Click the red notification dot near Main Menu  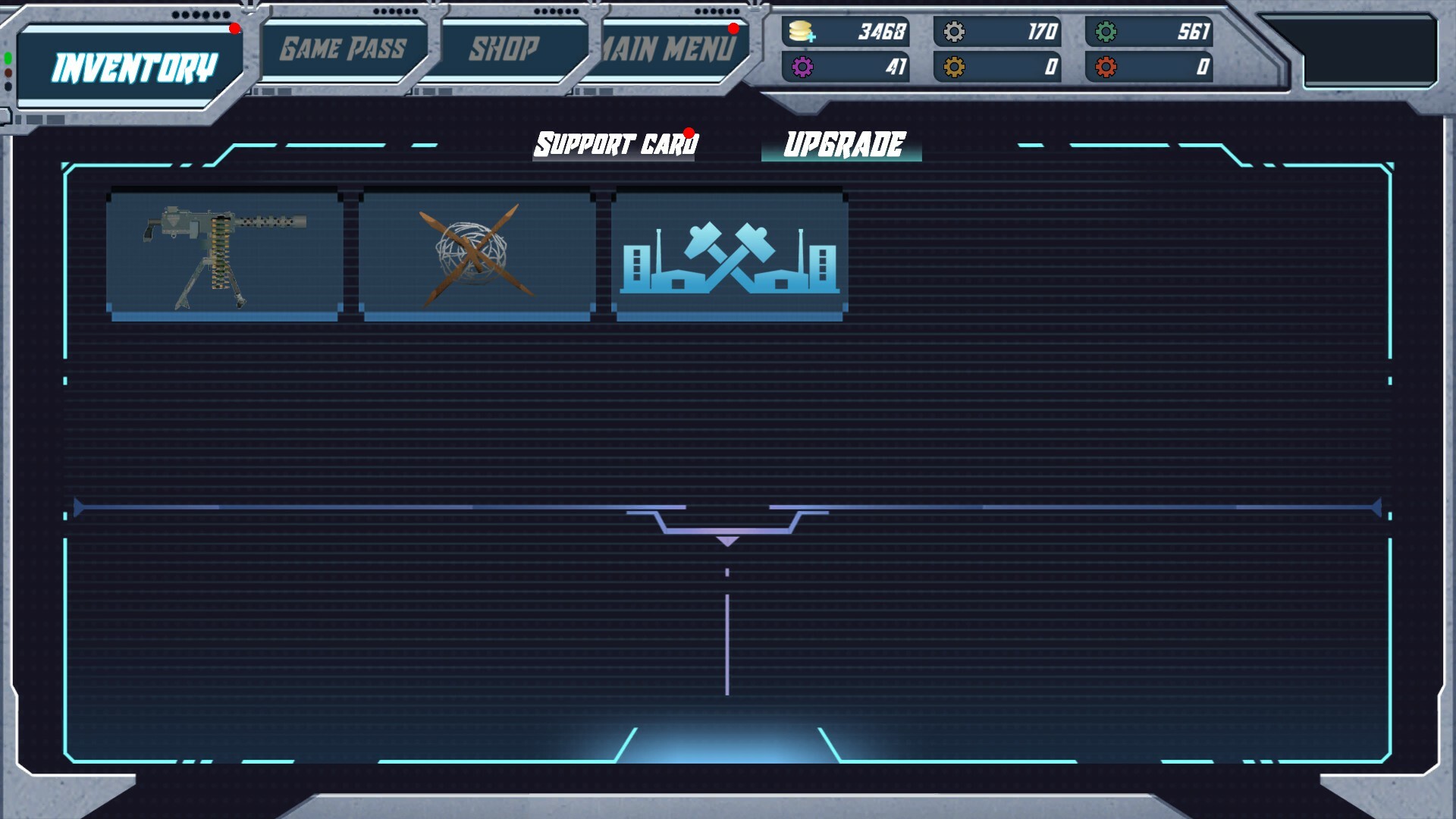(x=733, y=30)
